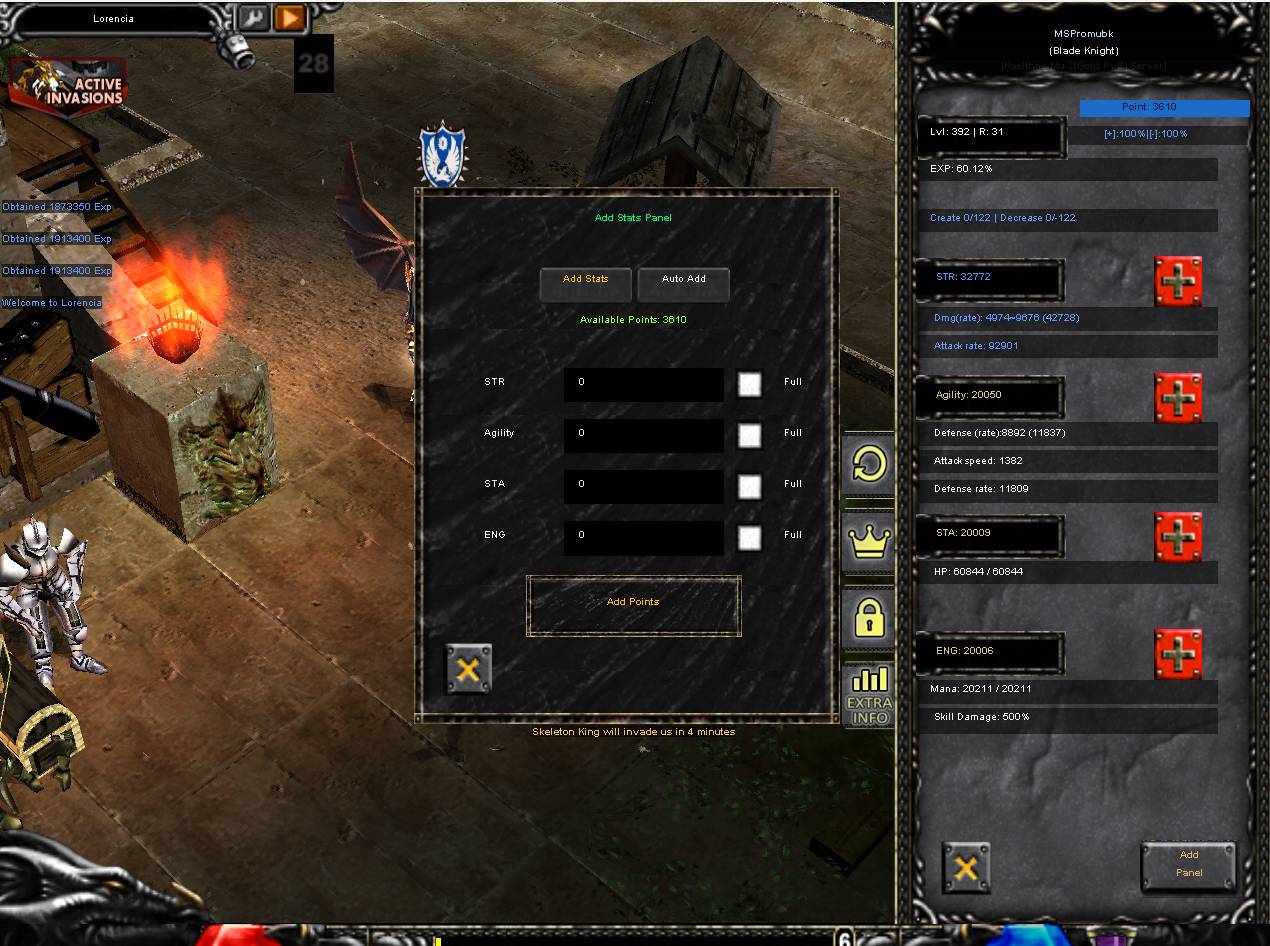
Task: Raise STA with its plus button
Action: click(1178, 537)
